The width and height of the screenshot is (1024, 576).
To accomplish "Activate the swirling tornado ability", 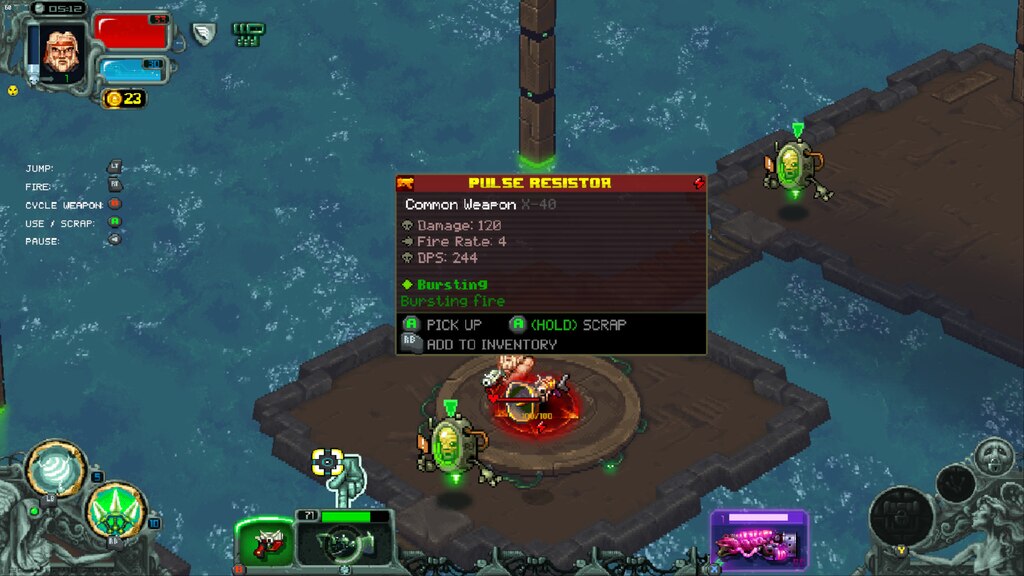I will (x=54, y=468).
